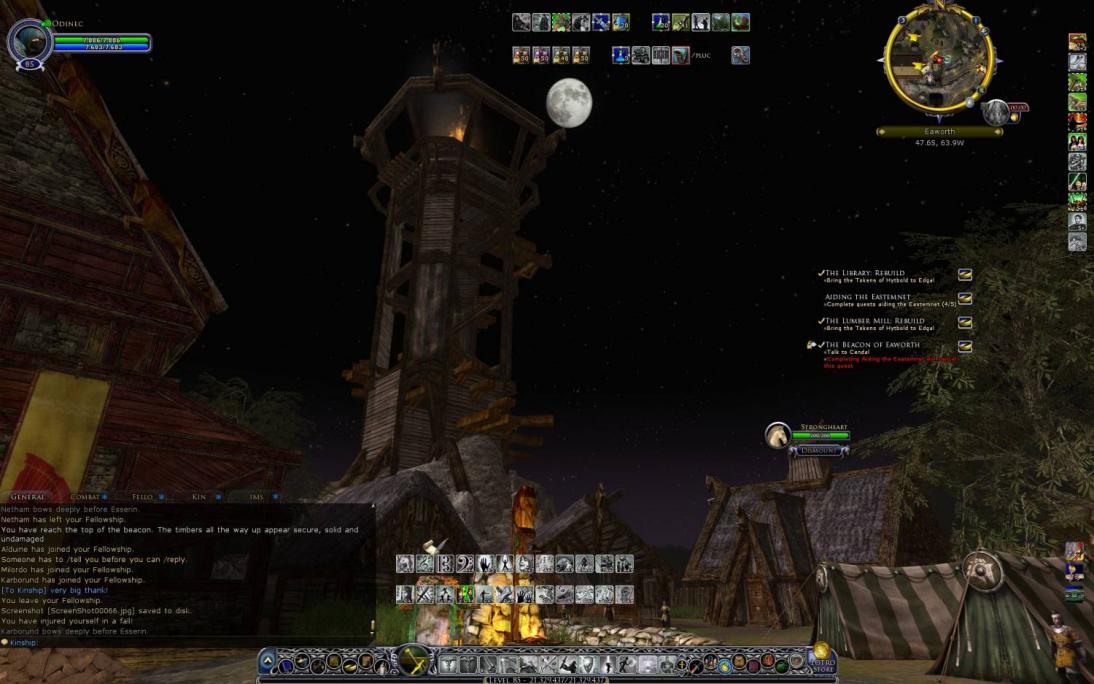Open the circular minimap
1094x684 pixels.
(938, 60)
